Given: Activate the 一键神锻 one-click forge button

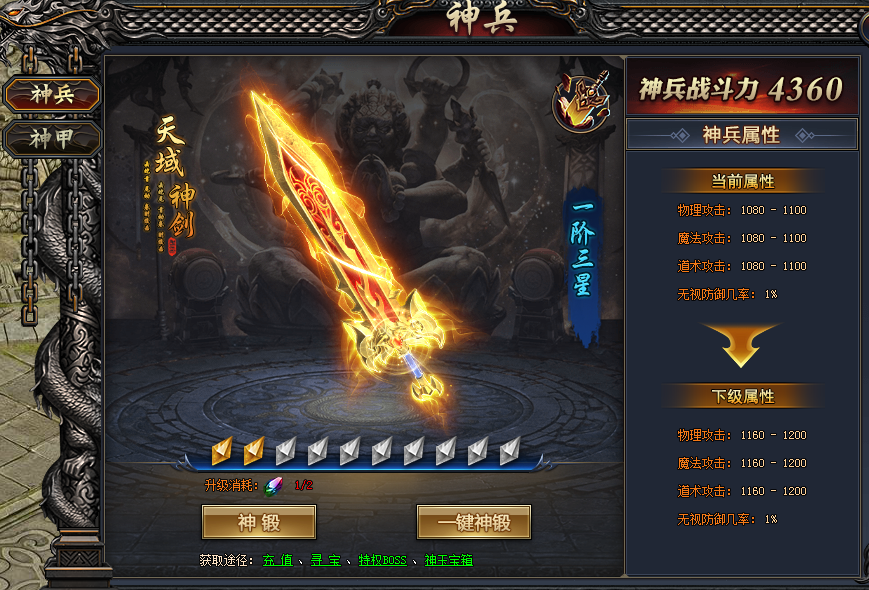Looking at the screenshot, I should click(473, 522).
